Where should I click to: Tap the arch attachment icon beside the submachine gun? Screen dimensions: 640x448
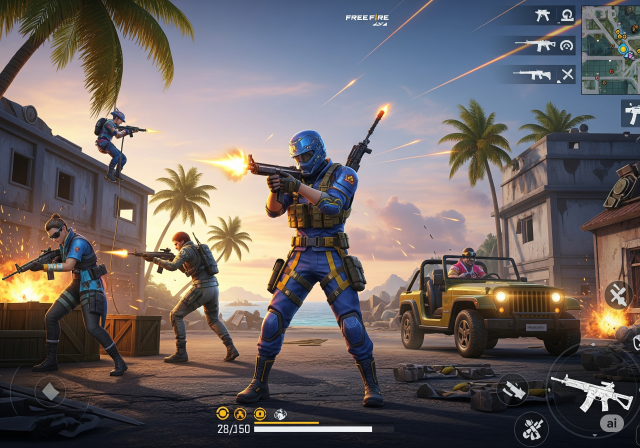567,16
